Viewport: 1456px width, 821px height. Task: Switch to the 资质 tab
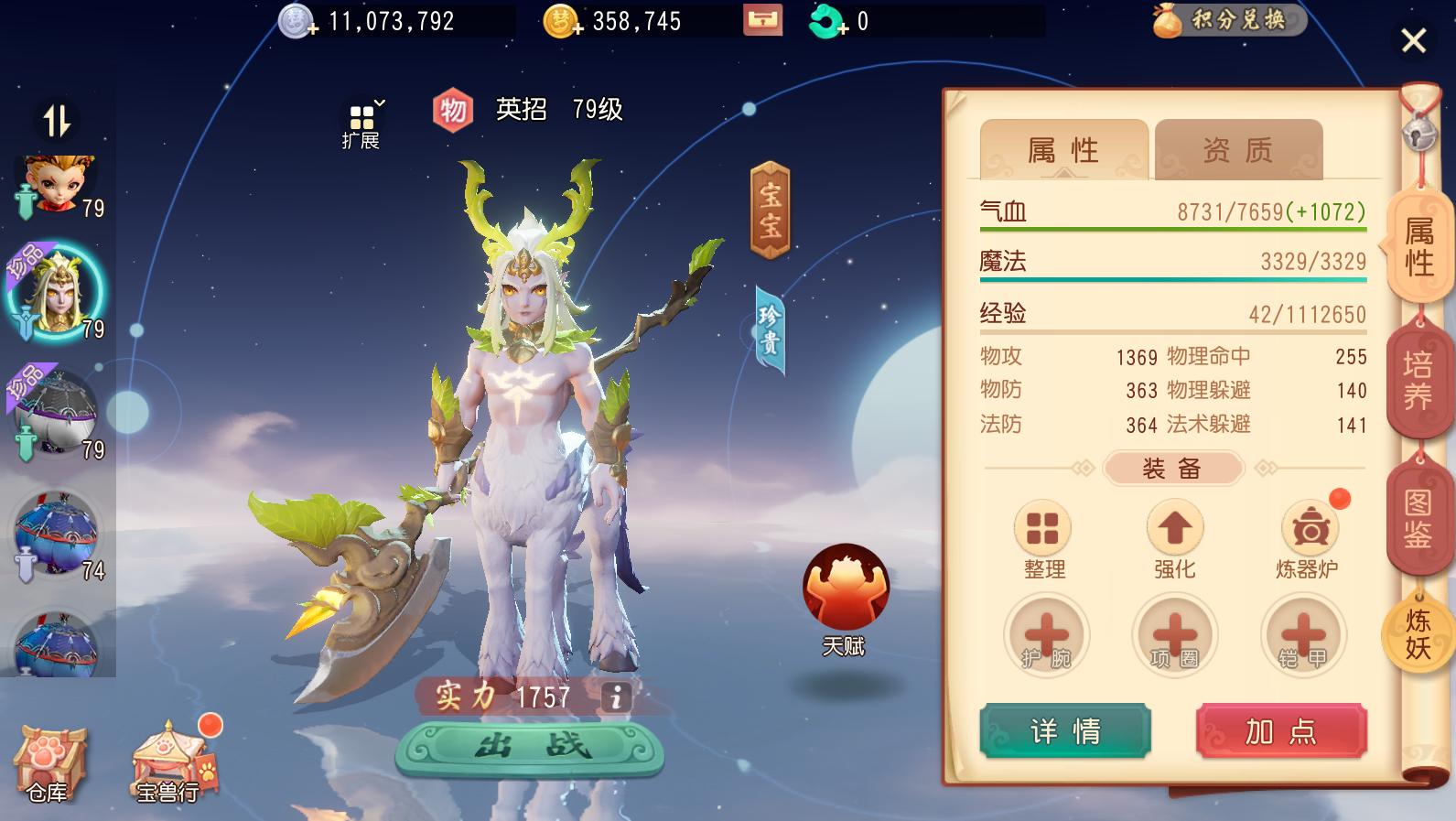(x=1238, y=148)
